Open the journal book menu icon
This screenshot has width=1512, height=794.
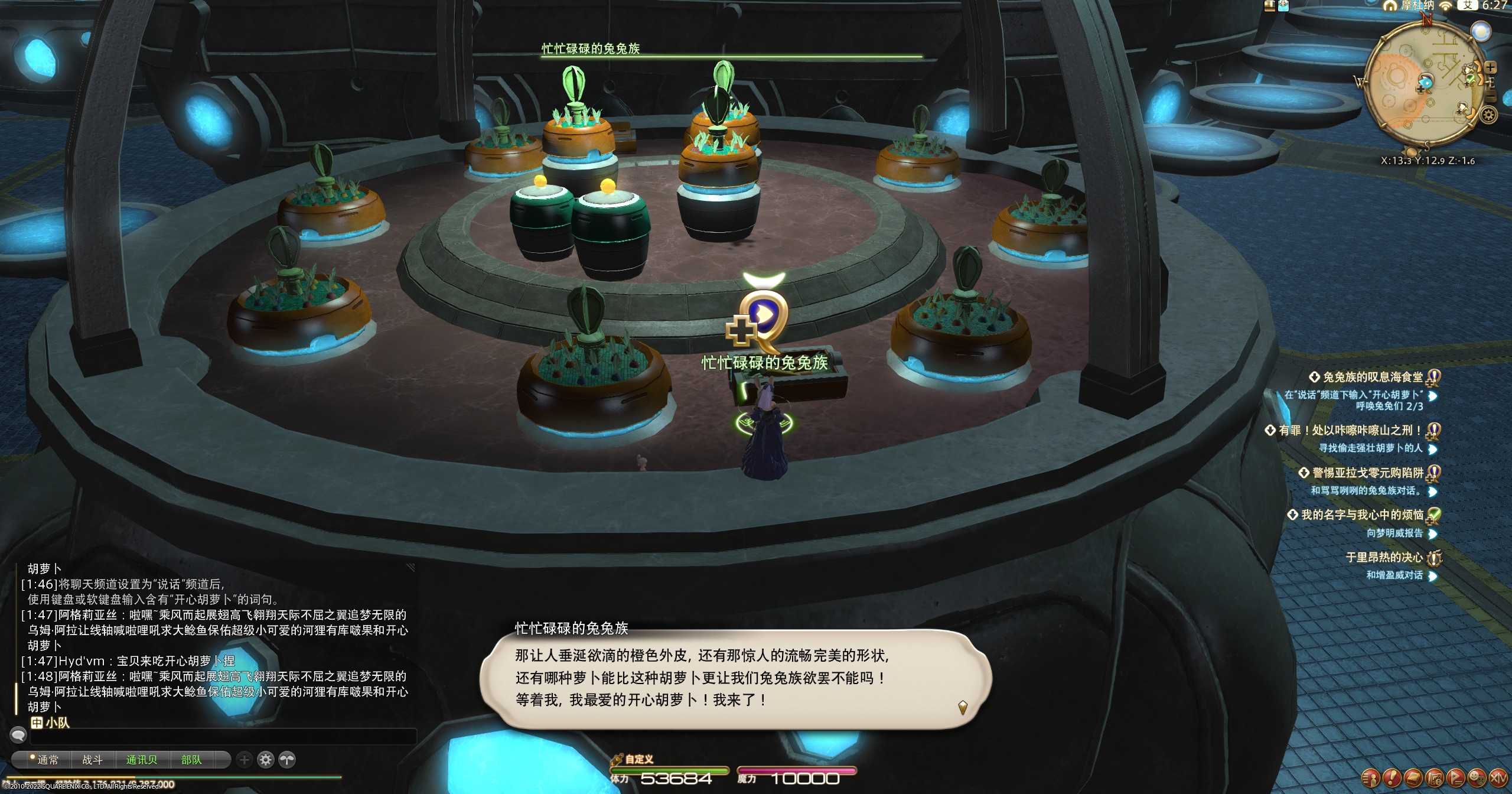coord(1412,777)
